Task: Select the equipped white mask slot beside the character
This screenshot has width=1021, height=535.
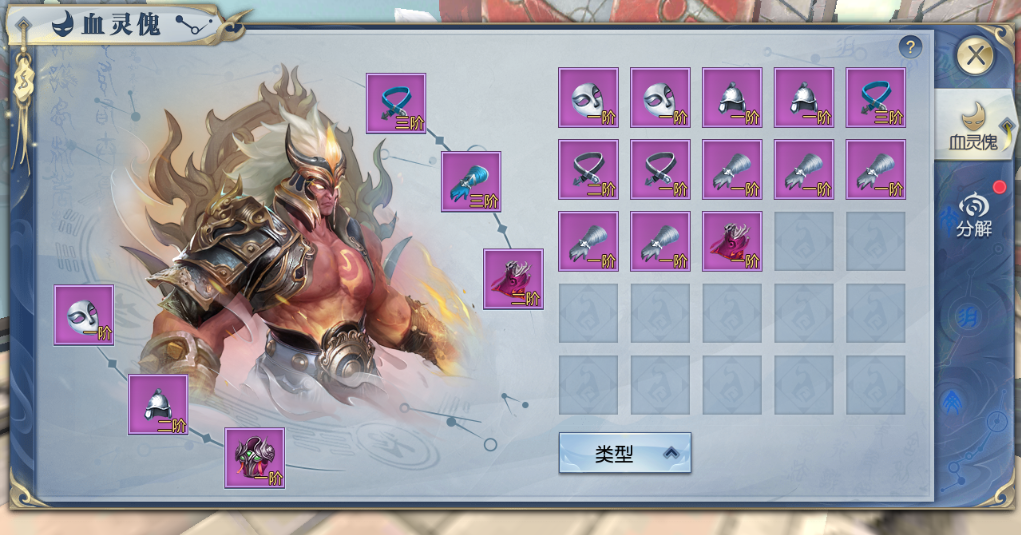Action: click(x=84, y=315)
